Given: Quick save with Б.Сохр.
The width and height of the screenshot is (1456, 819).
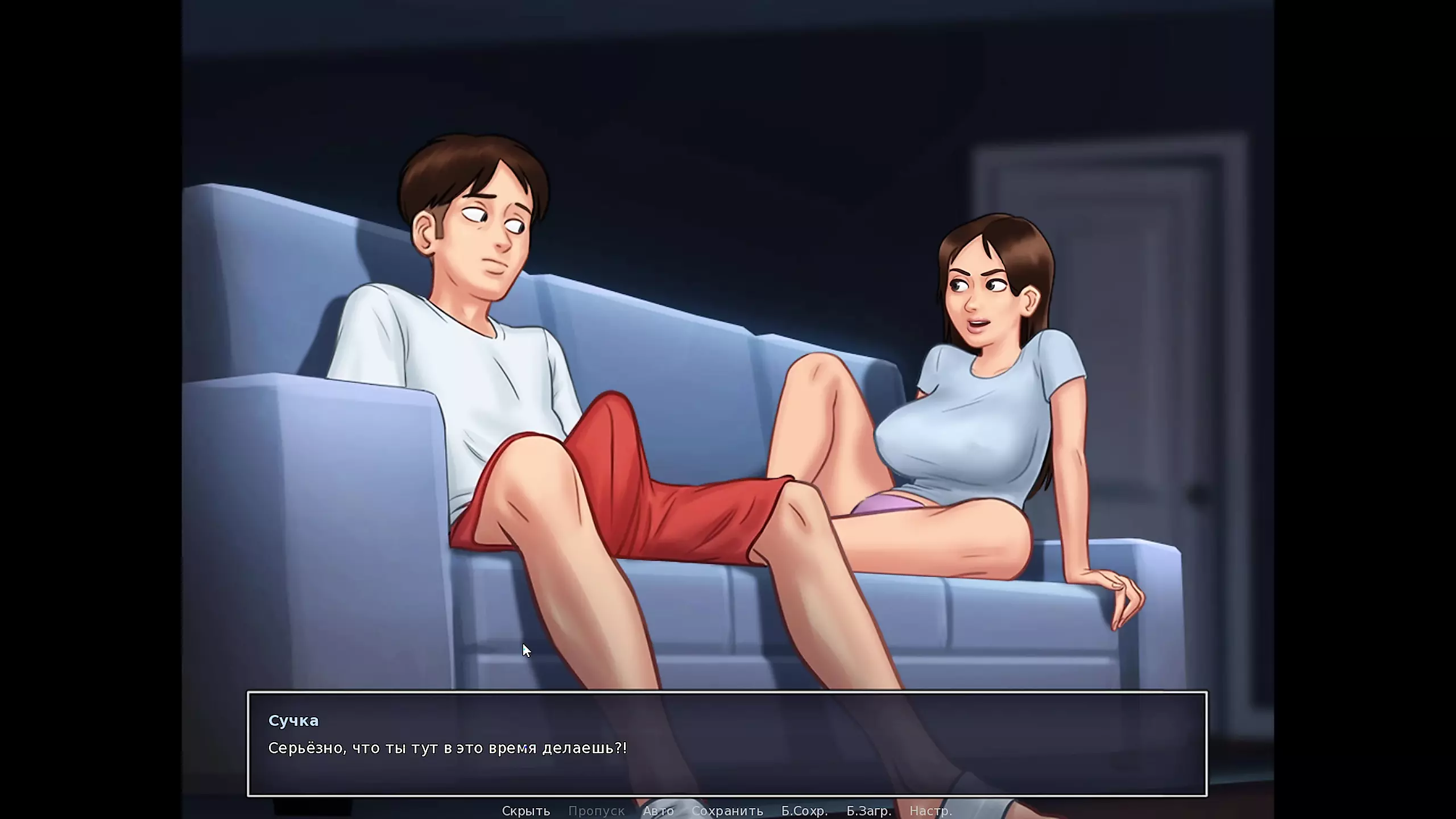Looking at the screenshot, I should tap(804, 810).
